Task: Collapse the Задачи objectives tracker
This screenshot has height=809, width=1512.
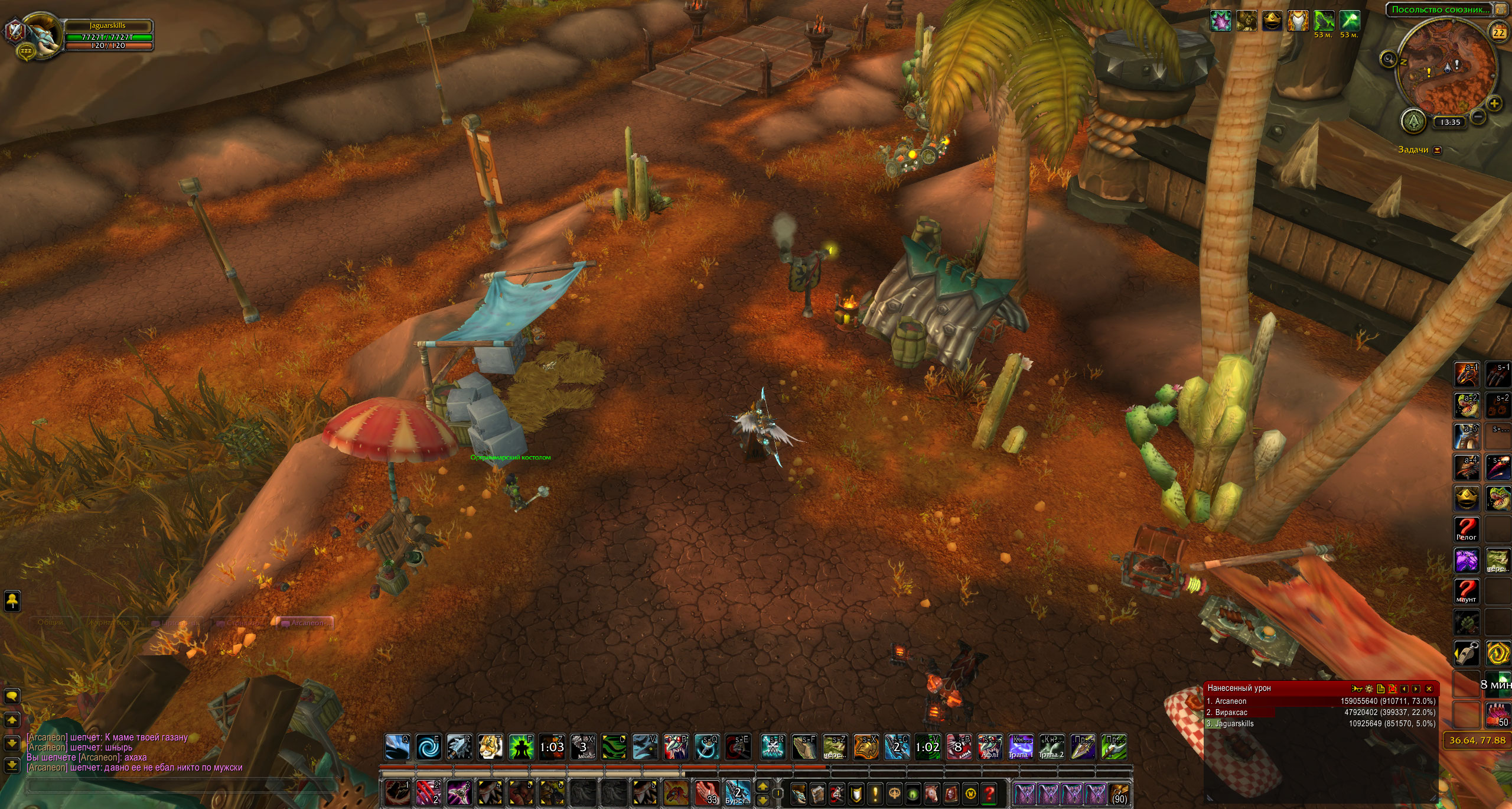Action: [1438, 150]
